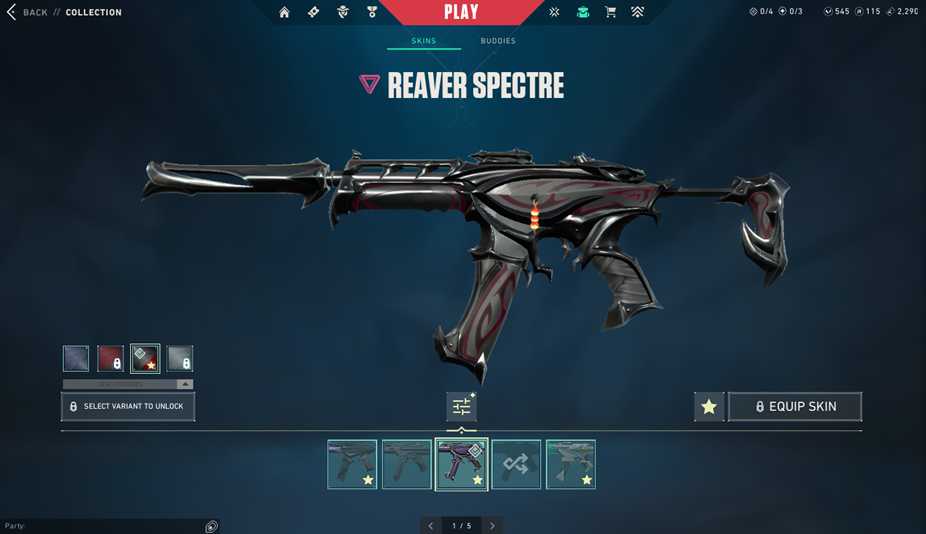Pick the starred black-and-red variant swatch
Image resolution: width=926 pixels, height=534 pixels.
[x=145, y=358]
